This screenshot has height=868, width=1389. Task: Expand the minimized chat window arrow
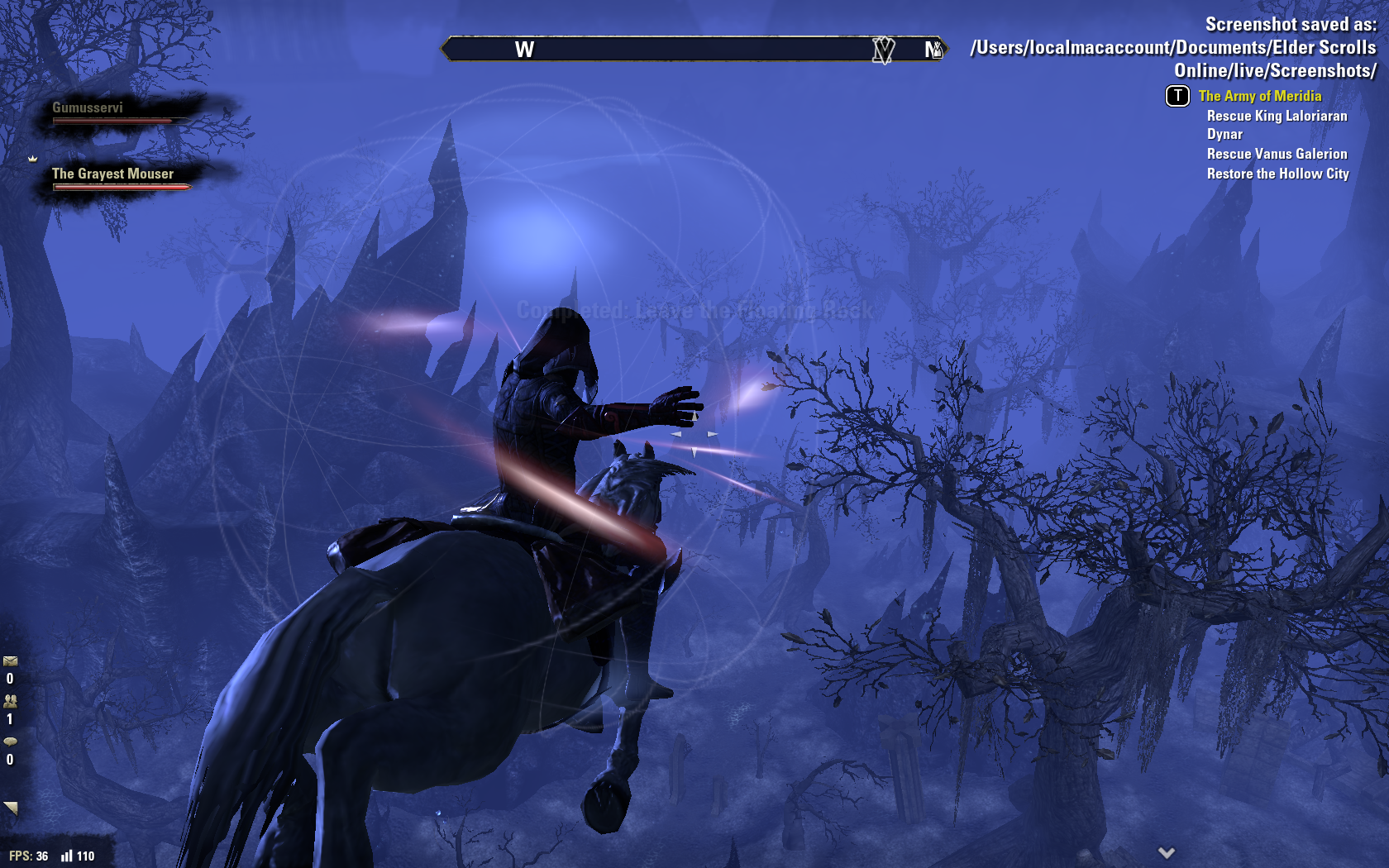(x=11, y=808)
